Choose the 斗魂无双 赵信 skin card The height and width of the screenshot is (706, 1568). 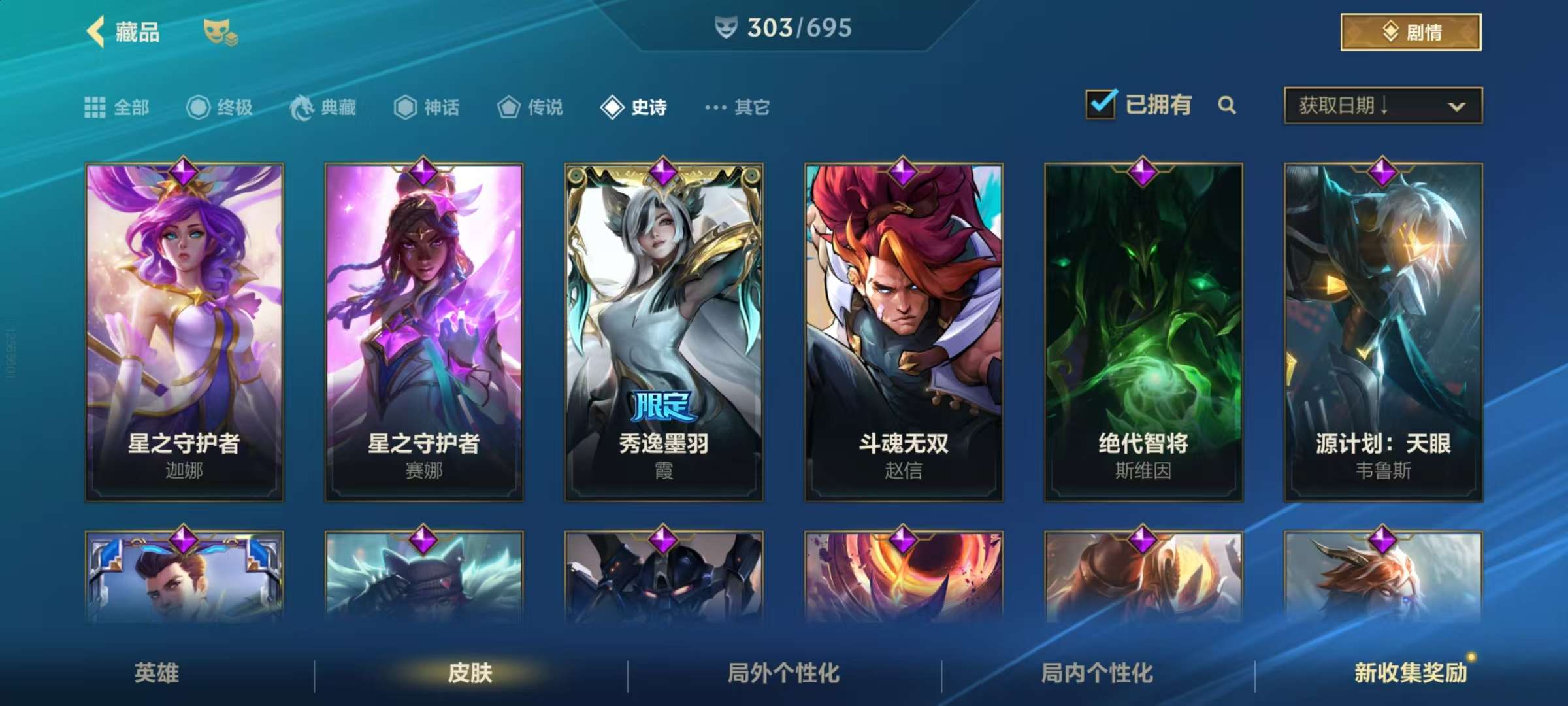(x=904, y=332)
